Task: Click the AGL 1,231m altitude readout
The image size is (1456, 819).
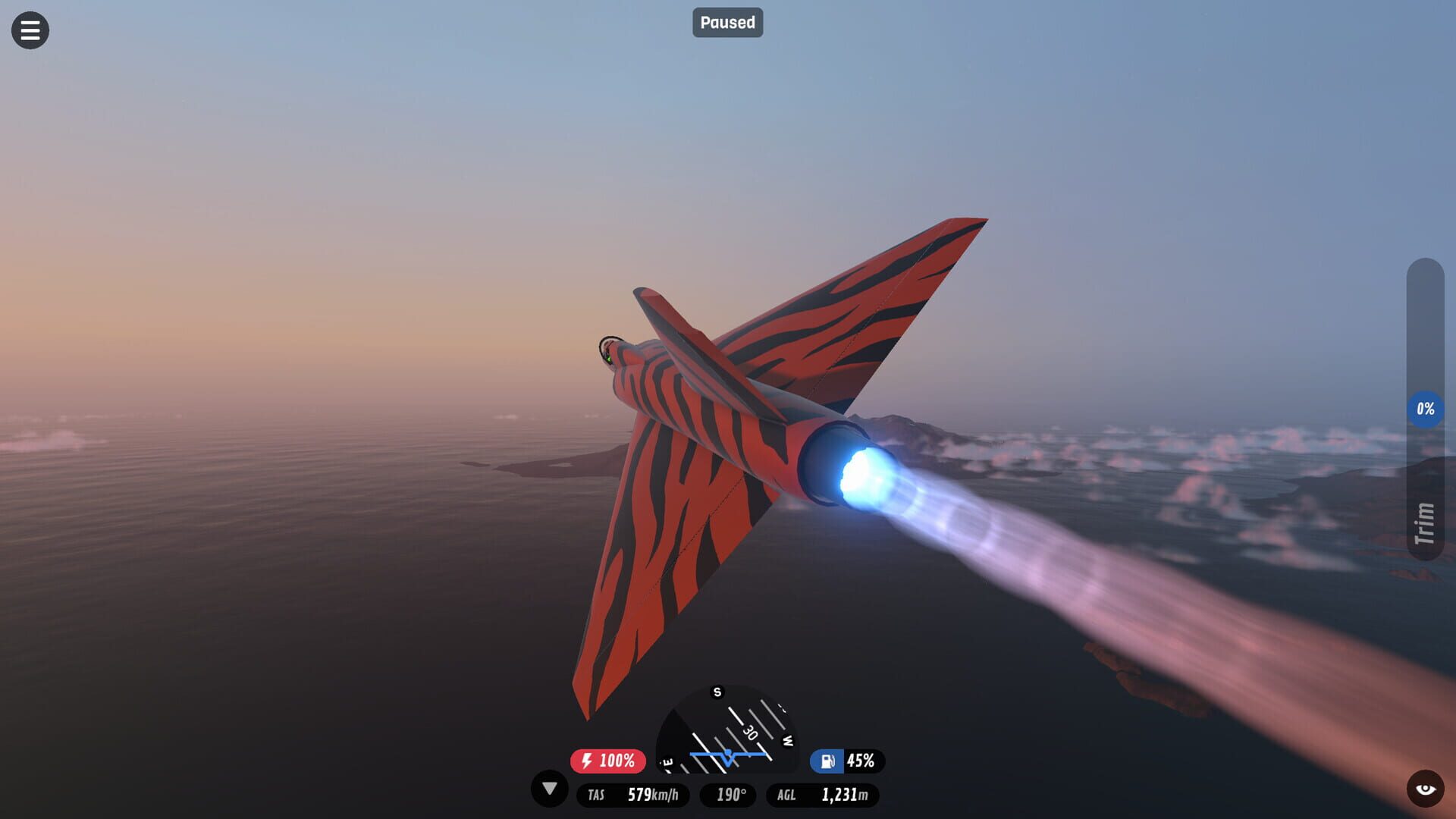Action: 823,795
